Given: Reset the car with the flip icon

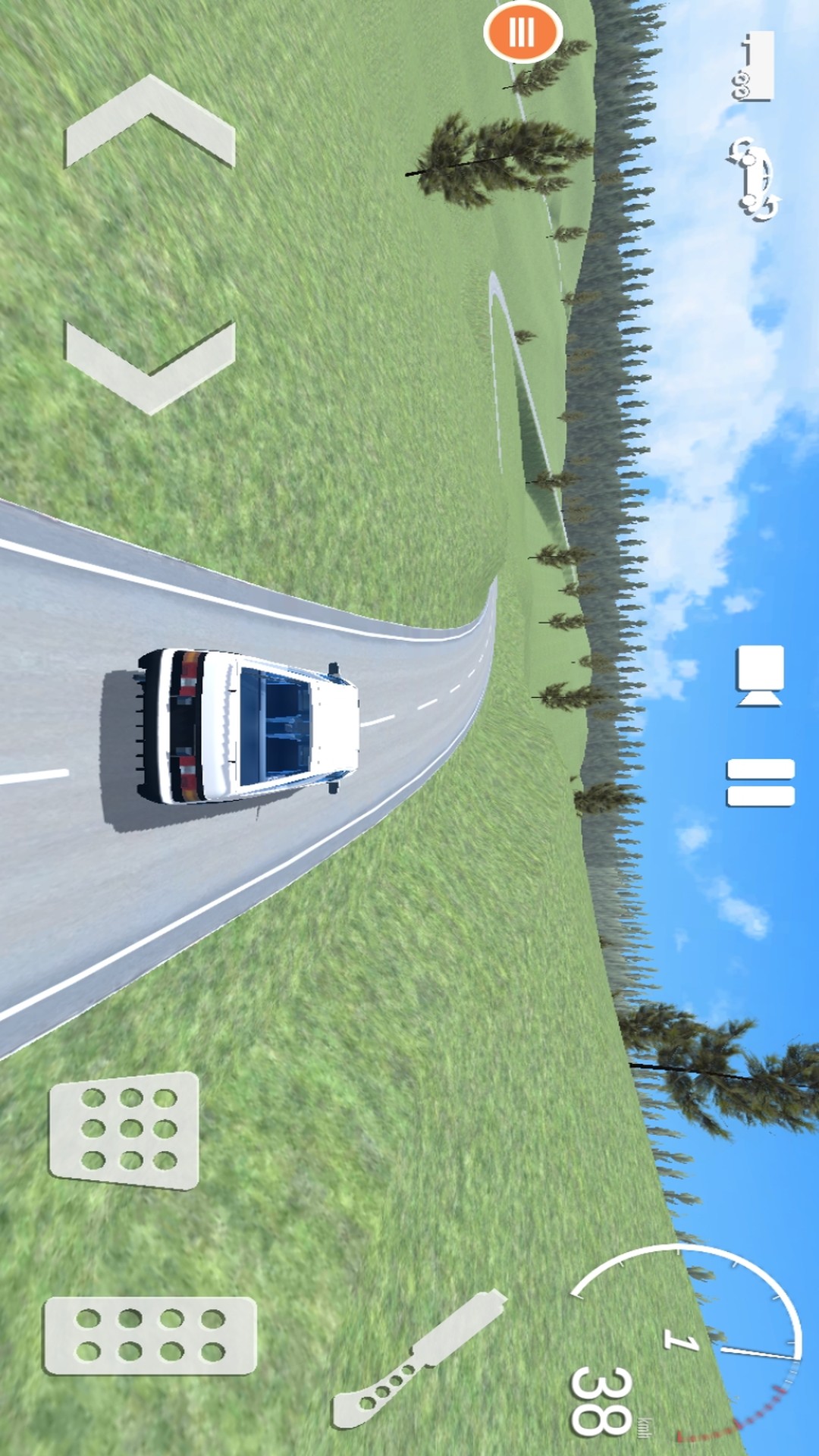Looking at the screenshot, I should point(753,179).
